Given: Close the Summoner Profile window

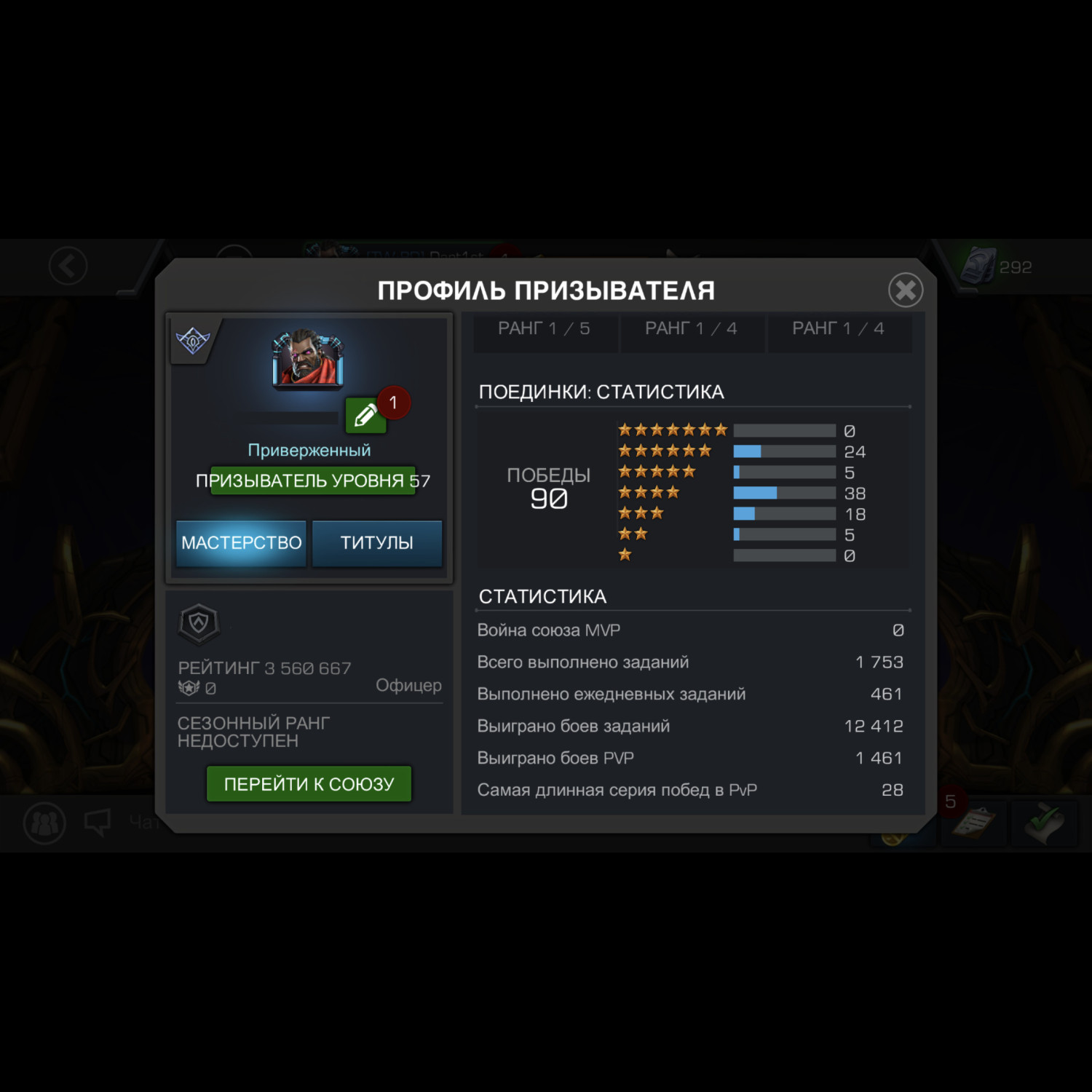Looking at the screenshot, I should tap(906, 290).
